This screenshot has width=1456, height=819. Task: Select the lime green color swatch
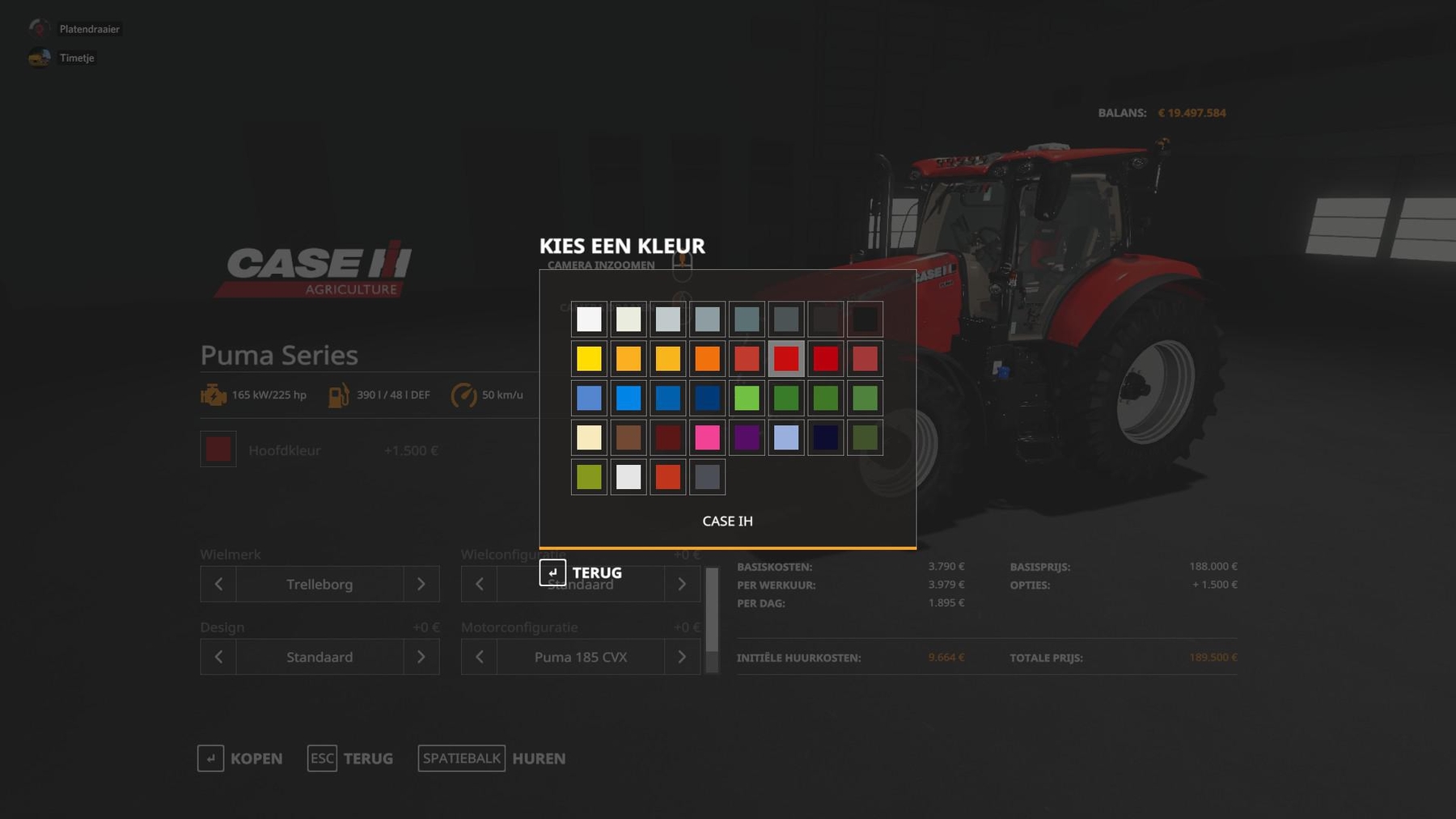point(747,398)
